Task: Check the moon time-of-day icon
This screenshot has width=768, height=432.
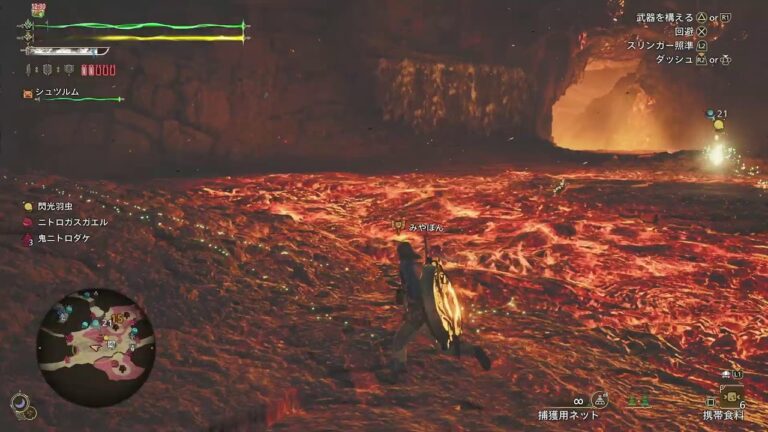Action: point(20,402)
